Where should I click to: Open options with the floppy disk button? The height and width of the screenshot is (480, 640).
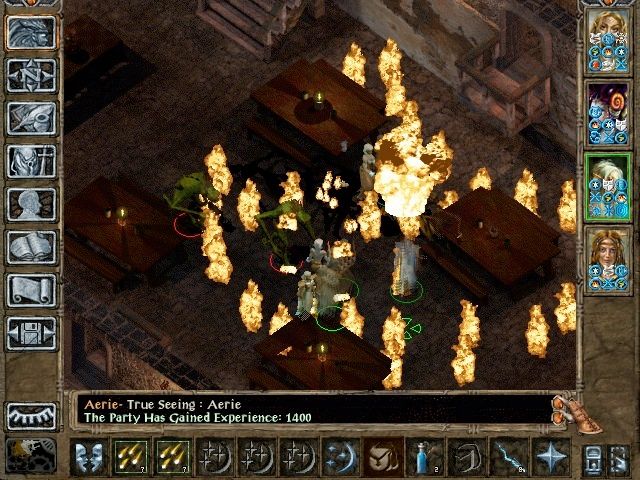coord(31,333)
